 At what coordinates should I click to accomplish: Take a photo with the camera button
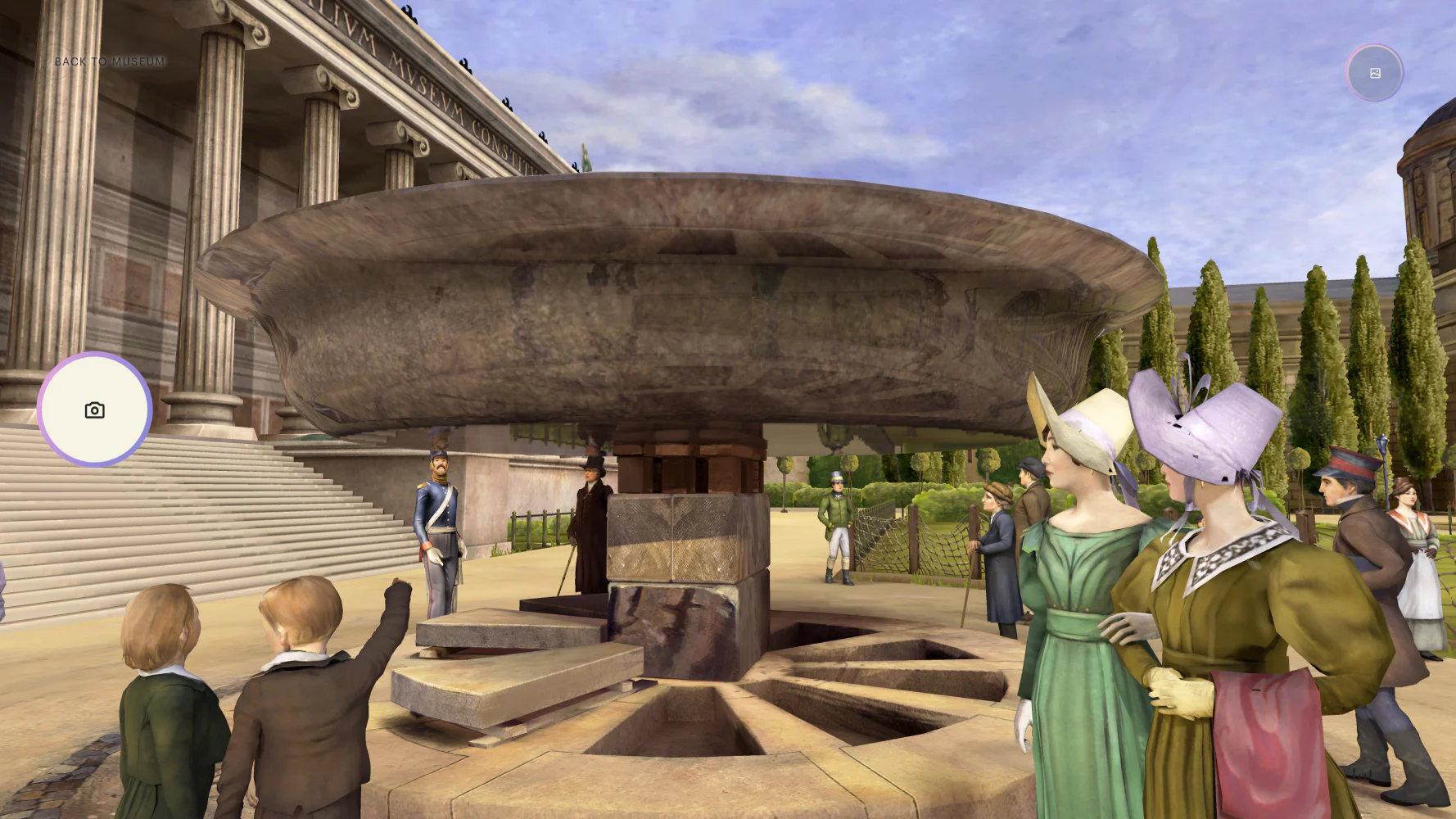[95, 409]
